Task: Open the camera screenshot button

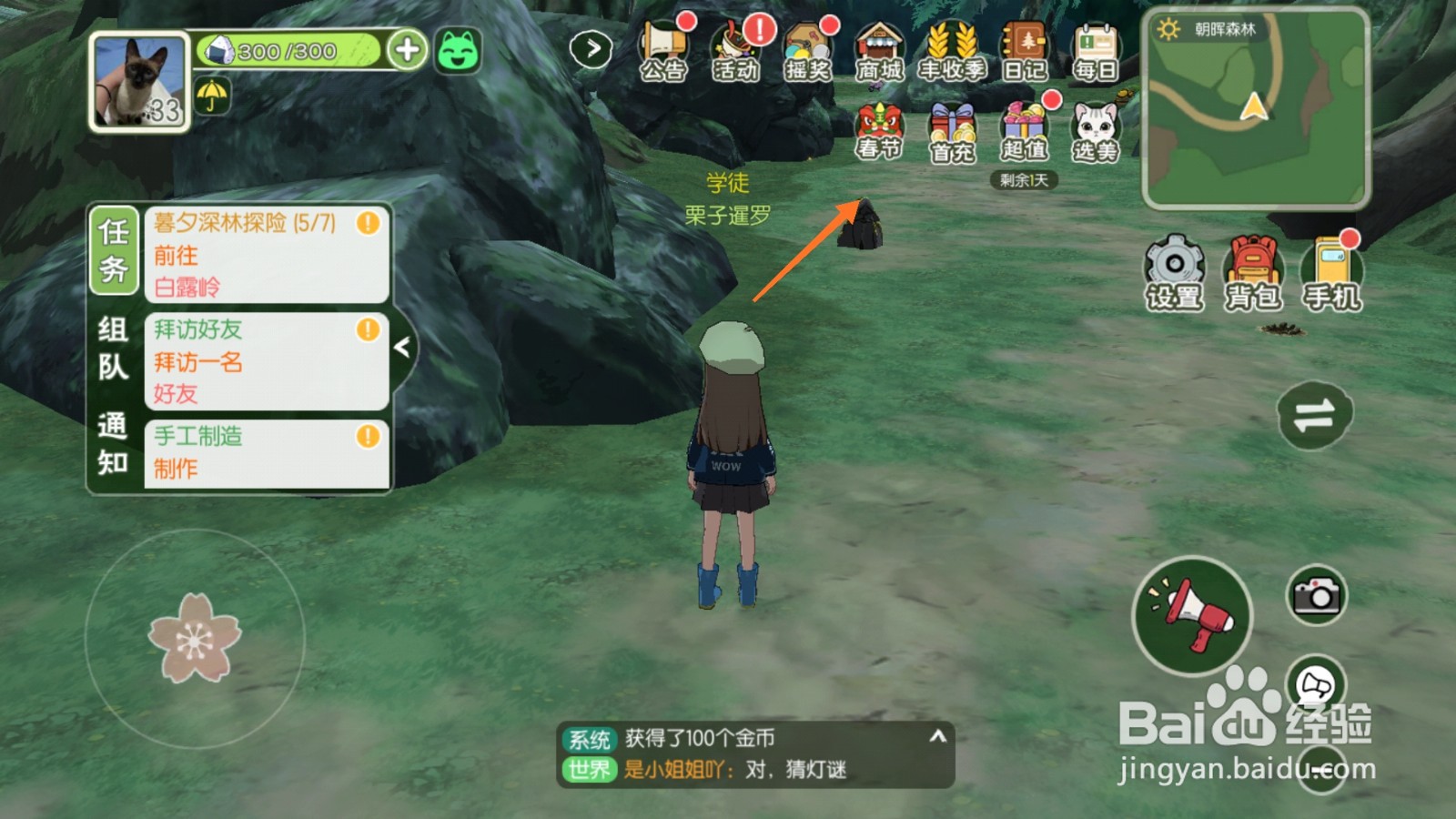Action: 1316,596
